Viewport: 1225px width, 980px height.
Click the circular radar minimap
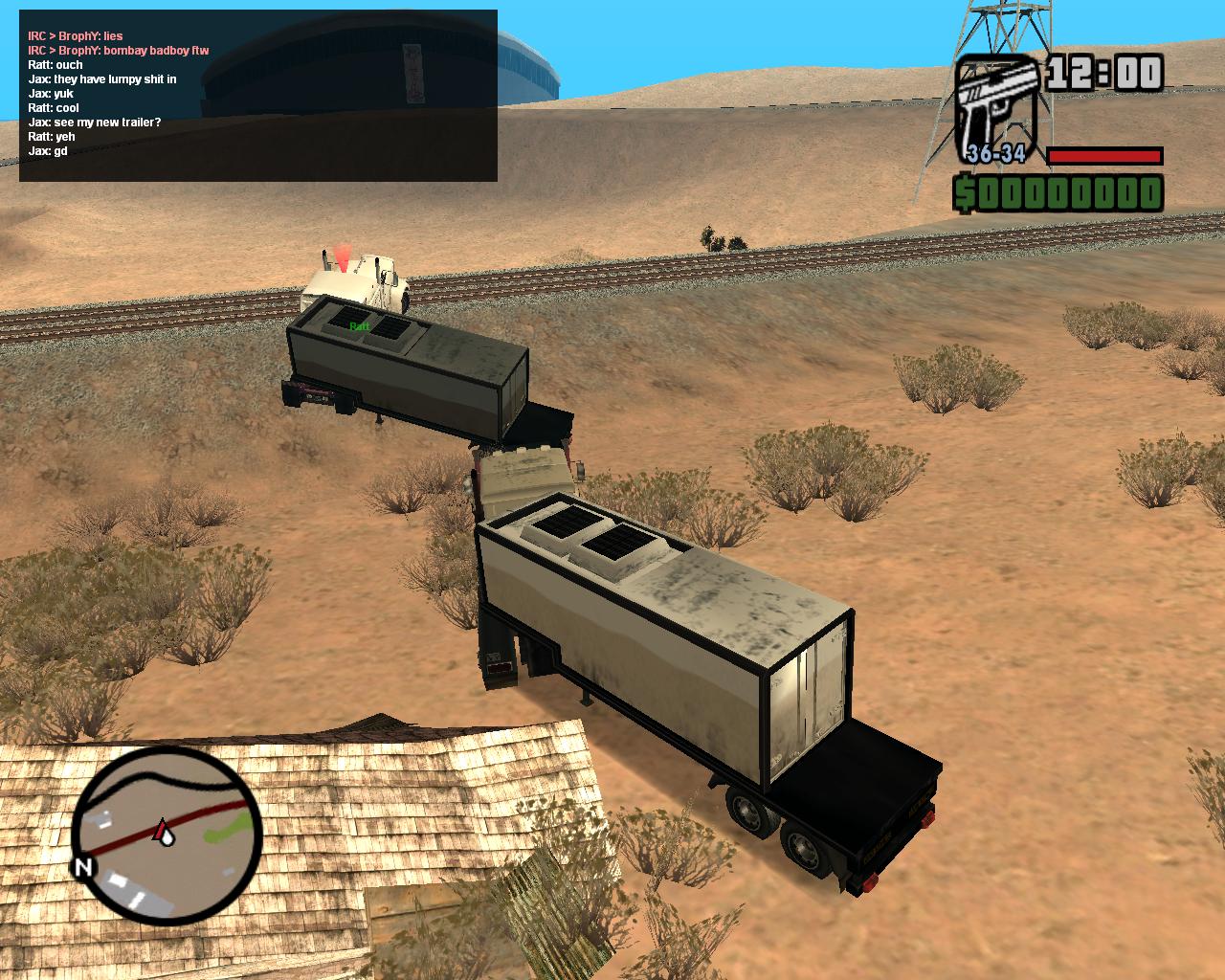[x=167, y=834]
